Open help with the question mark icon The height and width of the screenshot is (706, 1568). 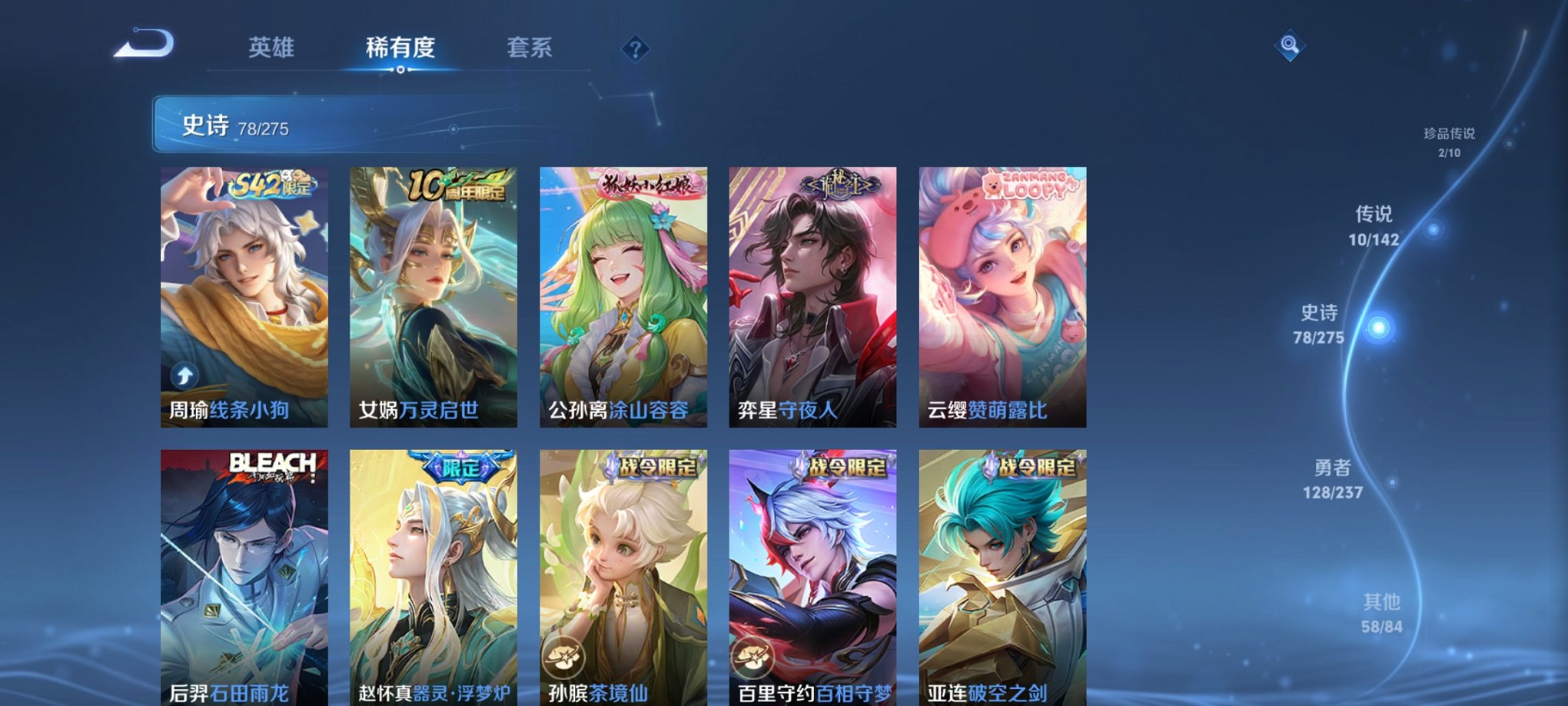point(635,50)
